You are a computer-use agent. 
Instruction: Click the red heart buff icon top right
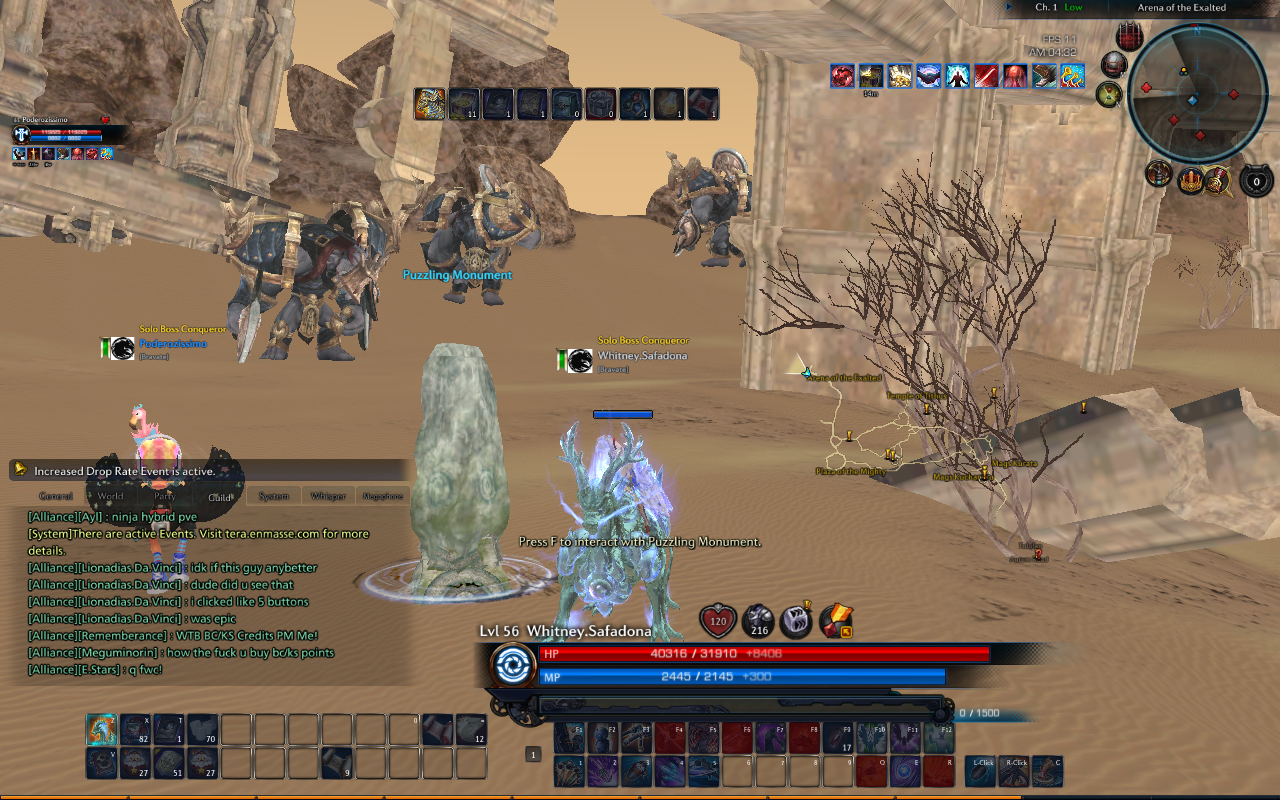(841, 77)
